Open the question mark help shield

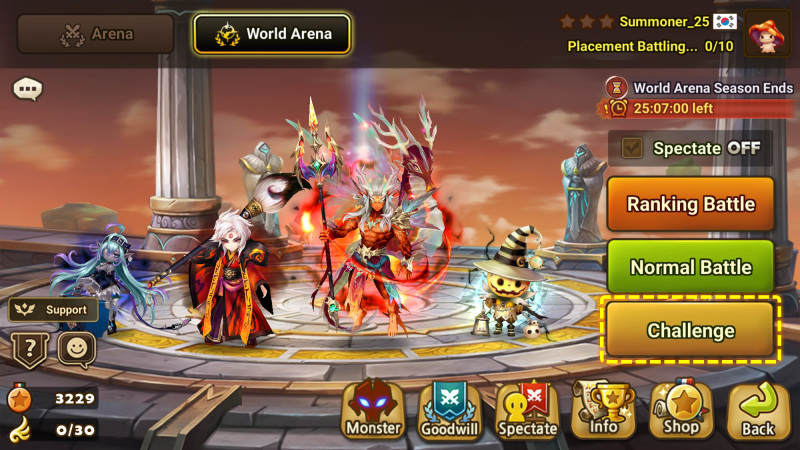(x=28, y=350)
